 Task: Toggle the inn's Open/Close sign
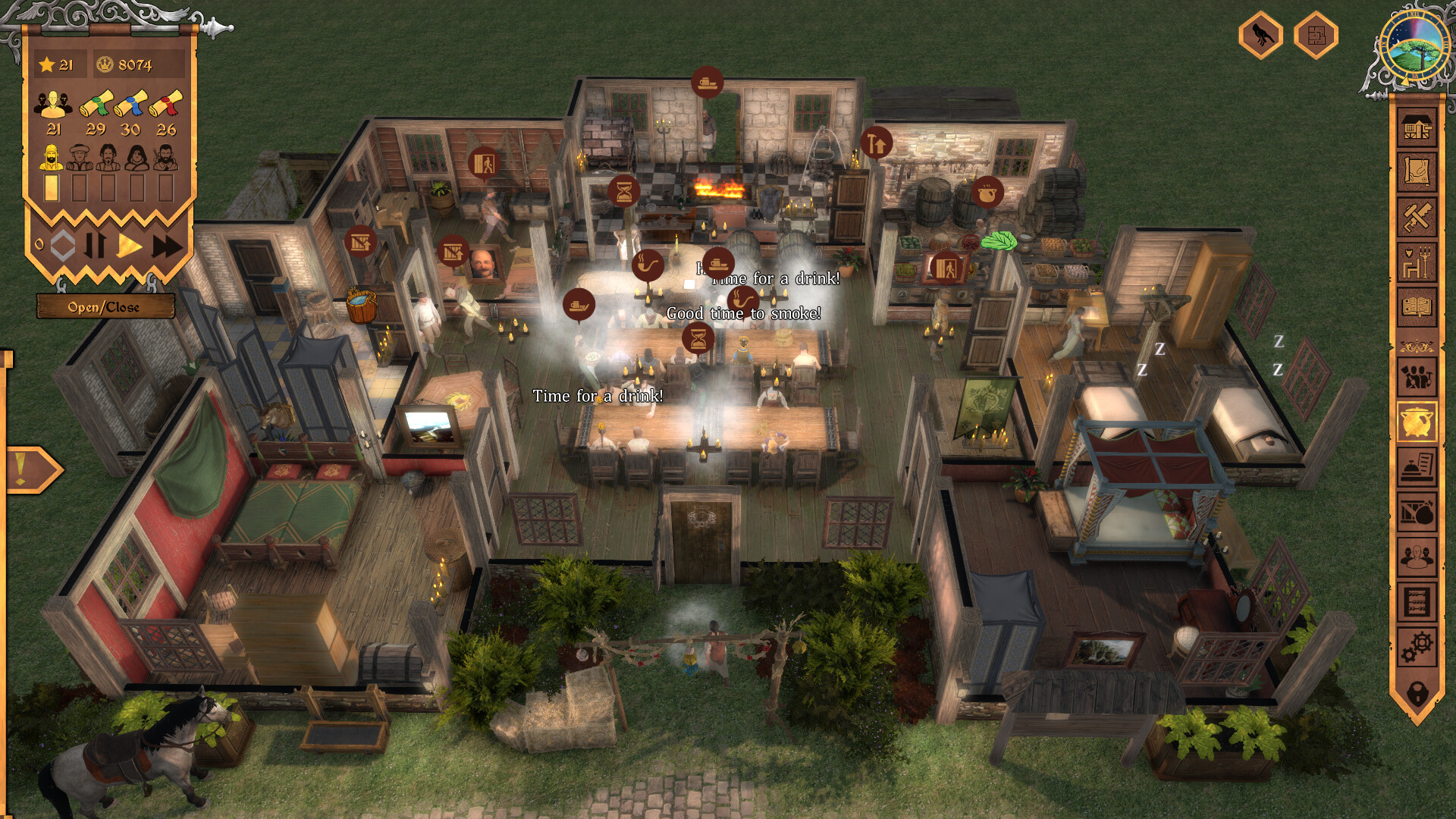click(x=104, y=307)
